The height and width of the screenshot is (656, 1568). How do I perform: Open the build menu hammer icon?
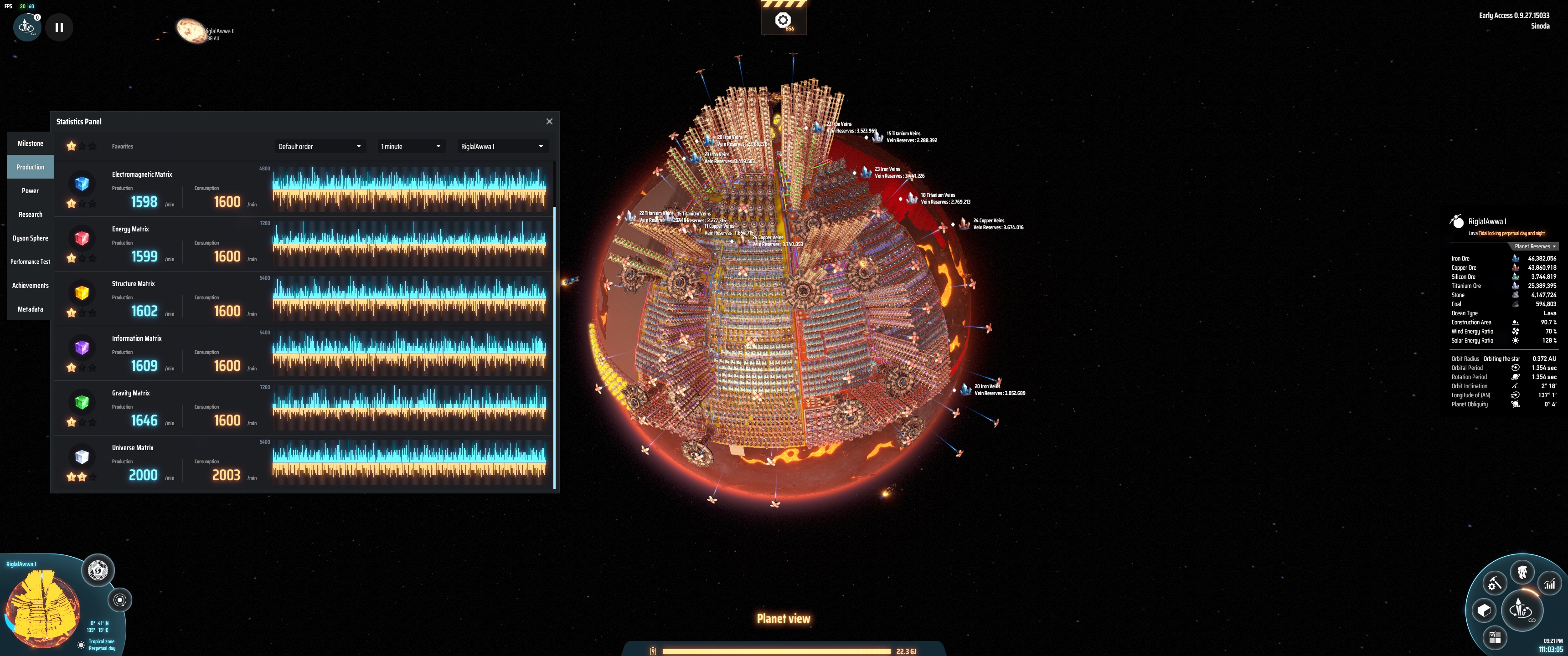tap(1495, 582)
